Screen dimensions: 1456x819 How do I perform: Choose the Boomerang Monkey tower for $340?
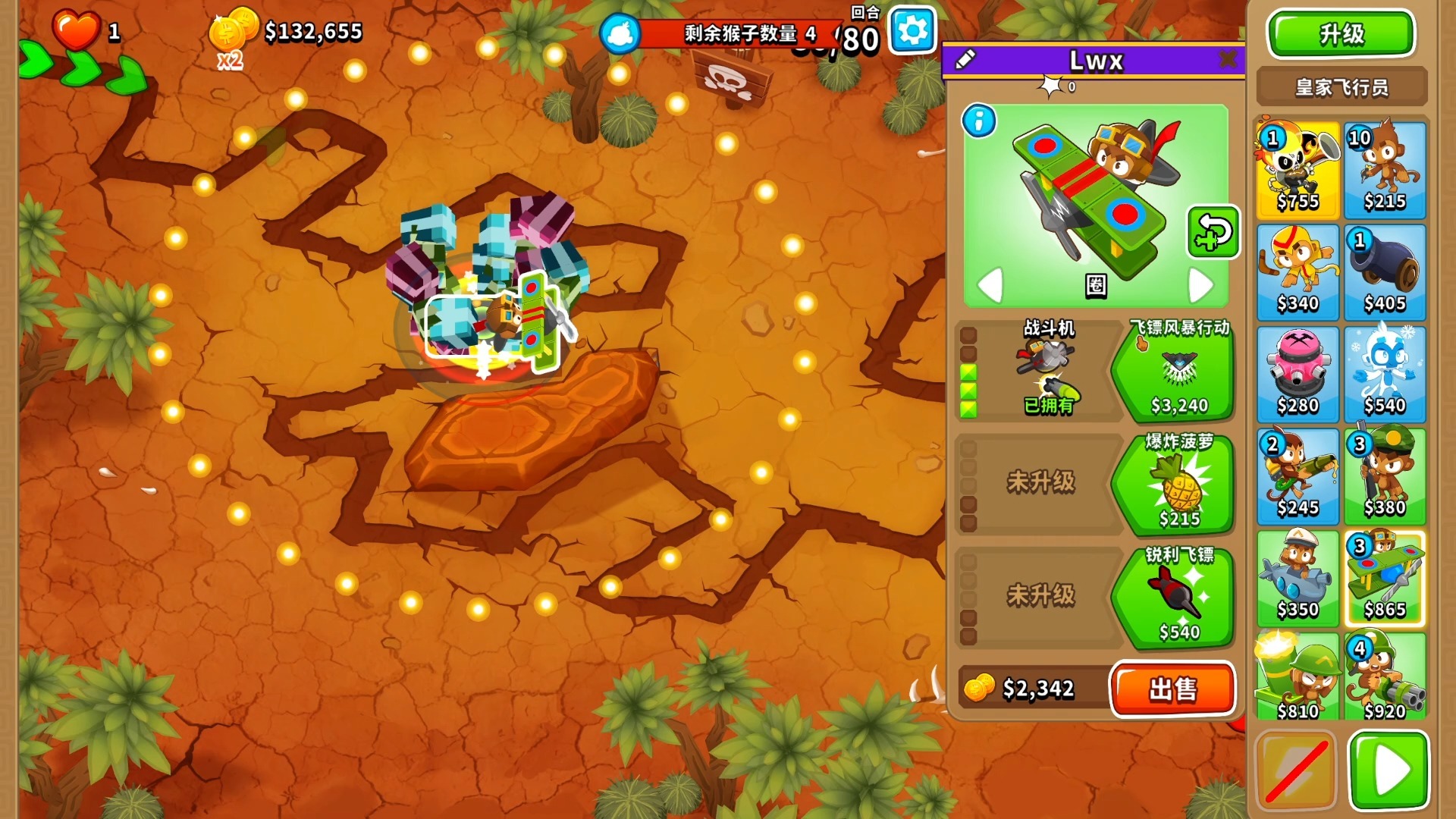(x=1298, y=272)
